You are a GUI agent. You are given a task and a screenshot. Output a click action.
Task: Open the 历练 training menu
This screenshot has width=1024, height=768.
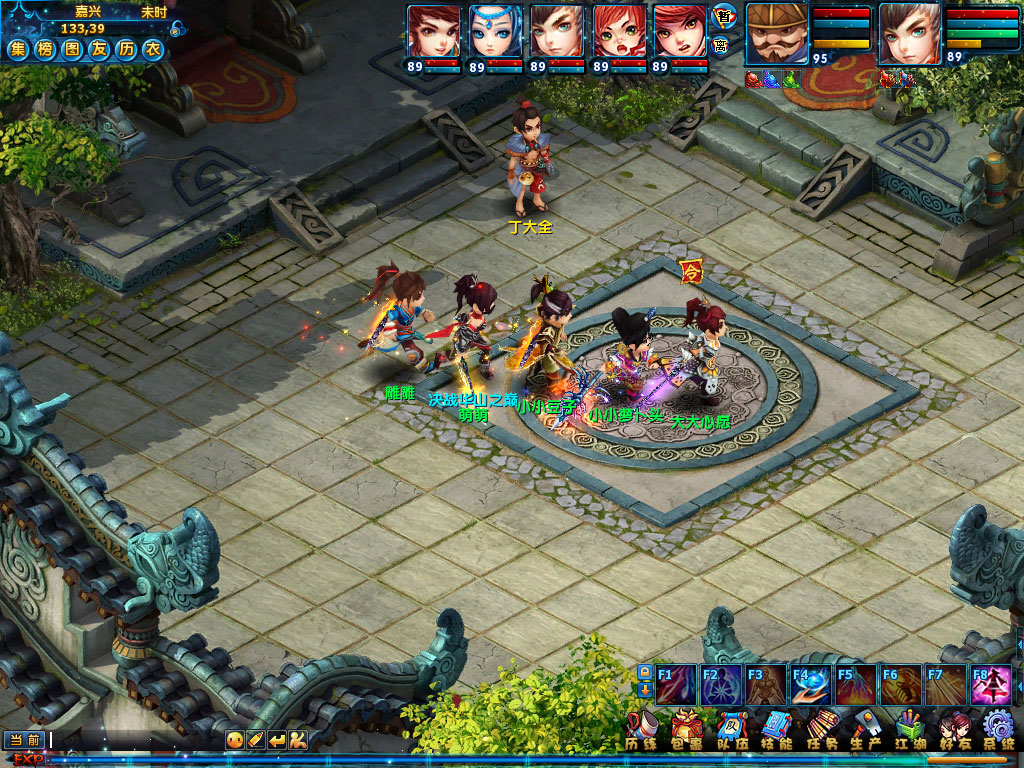pos(641,730)
